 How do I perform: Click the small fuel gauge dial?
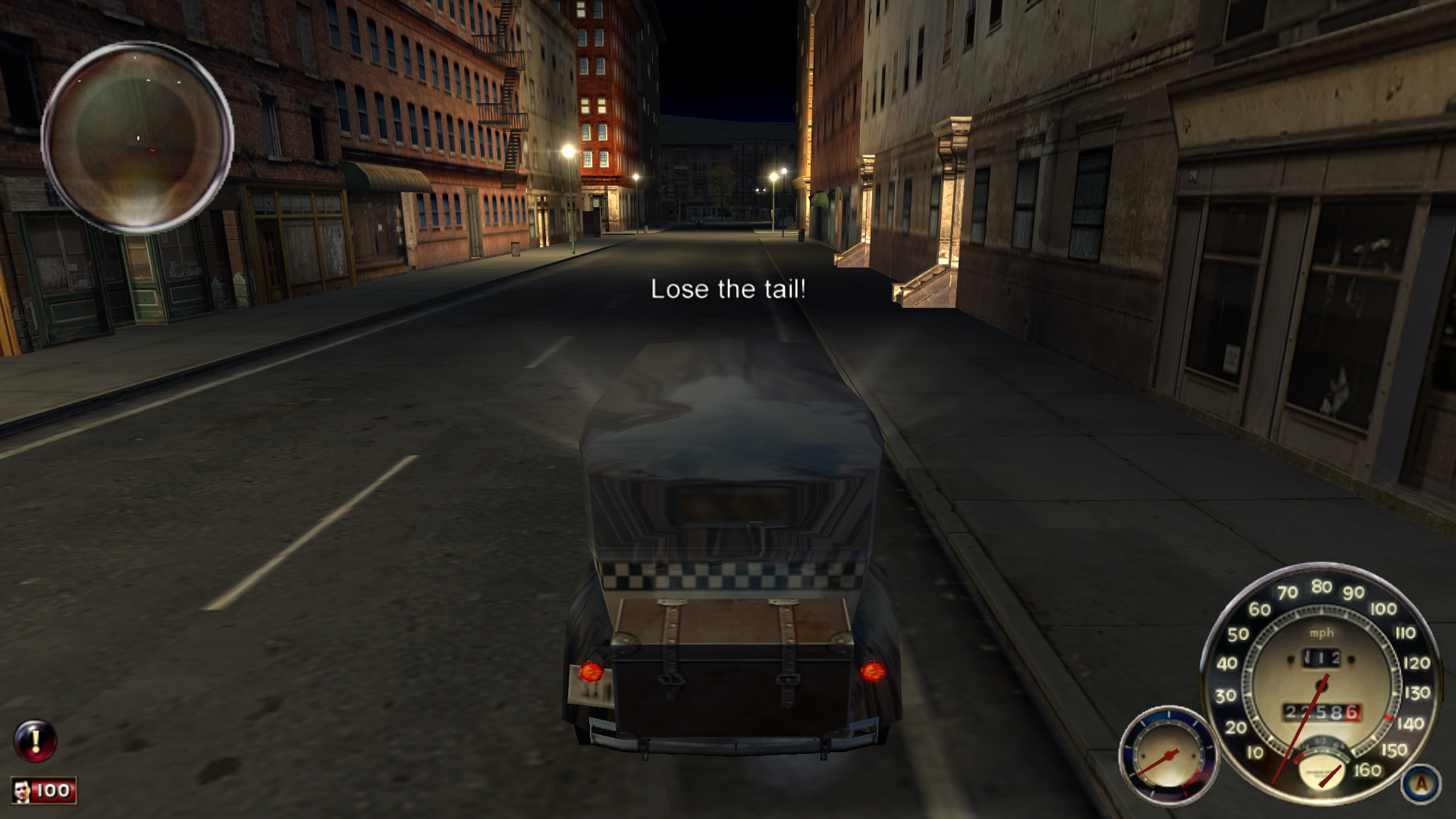coord(1168,756)
